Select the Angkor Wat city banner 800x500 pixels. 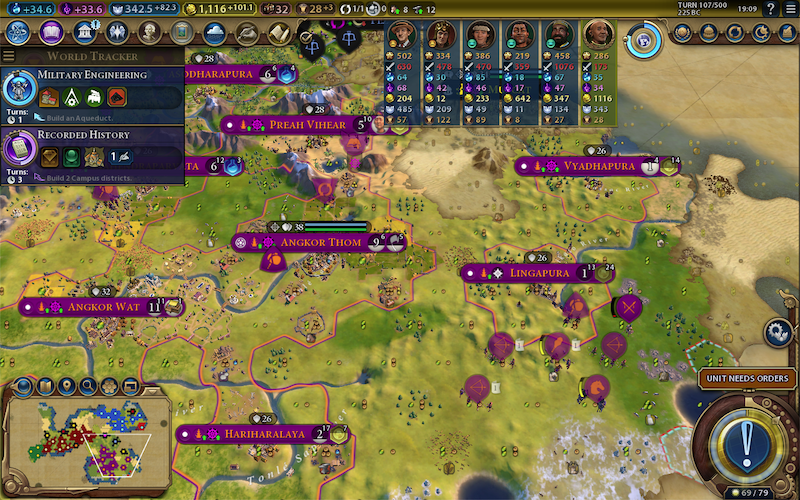pyautogui.click(x=103, y=306)
